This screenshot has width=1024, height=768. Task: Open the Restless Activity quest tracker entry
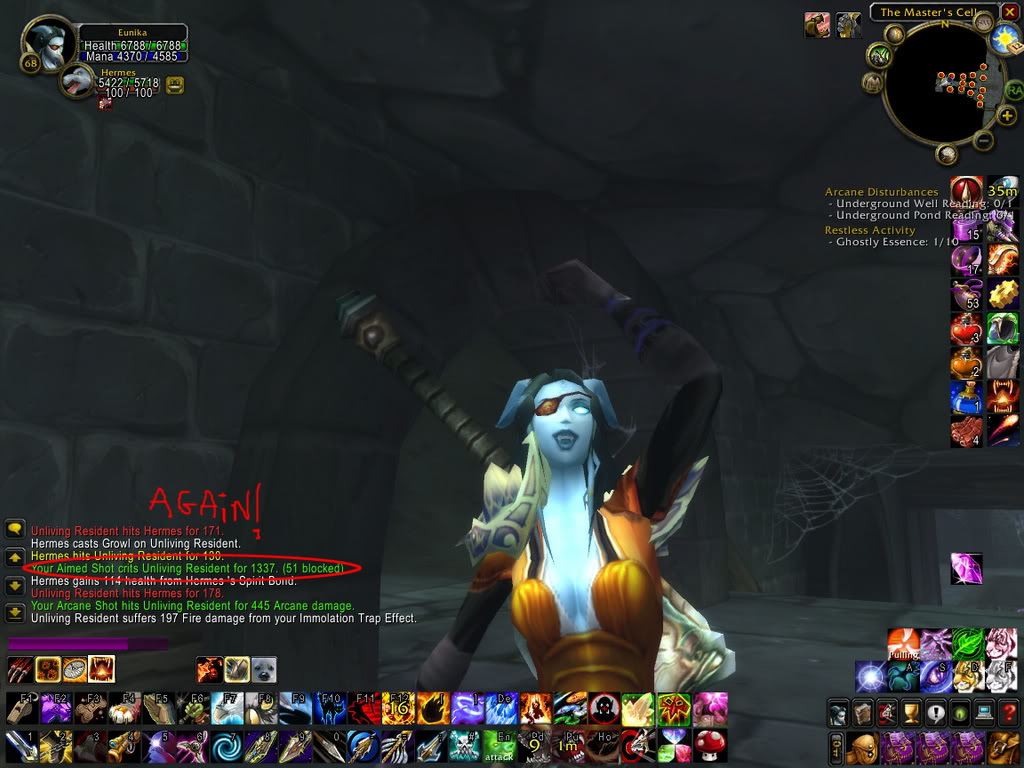pyautogui.click(x=869, y=230)
